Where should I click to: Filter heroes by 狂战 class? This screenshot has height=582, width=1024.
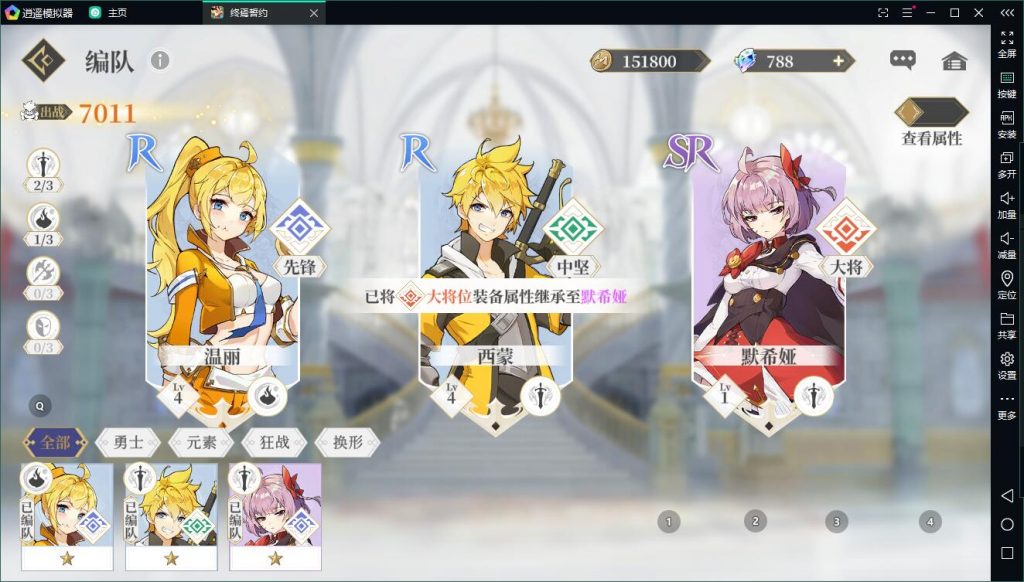(x=275, y=442)
